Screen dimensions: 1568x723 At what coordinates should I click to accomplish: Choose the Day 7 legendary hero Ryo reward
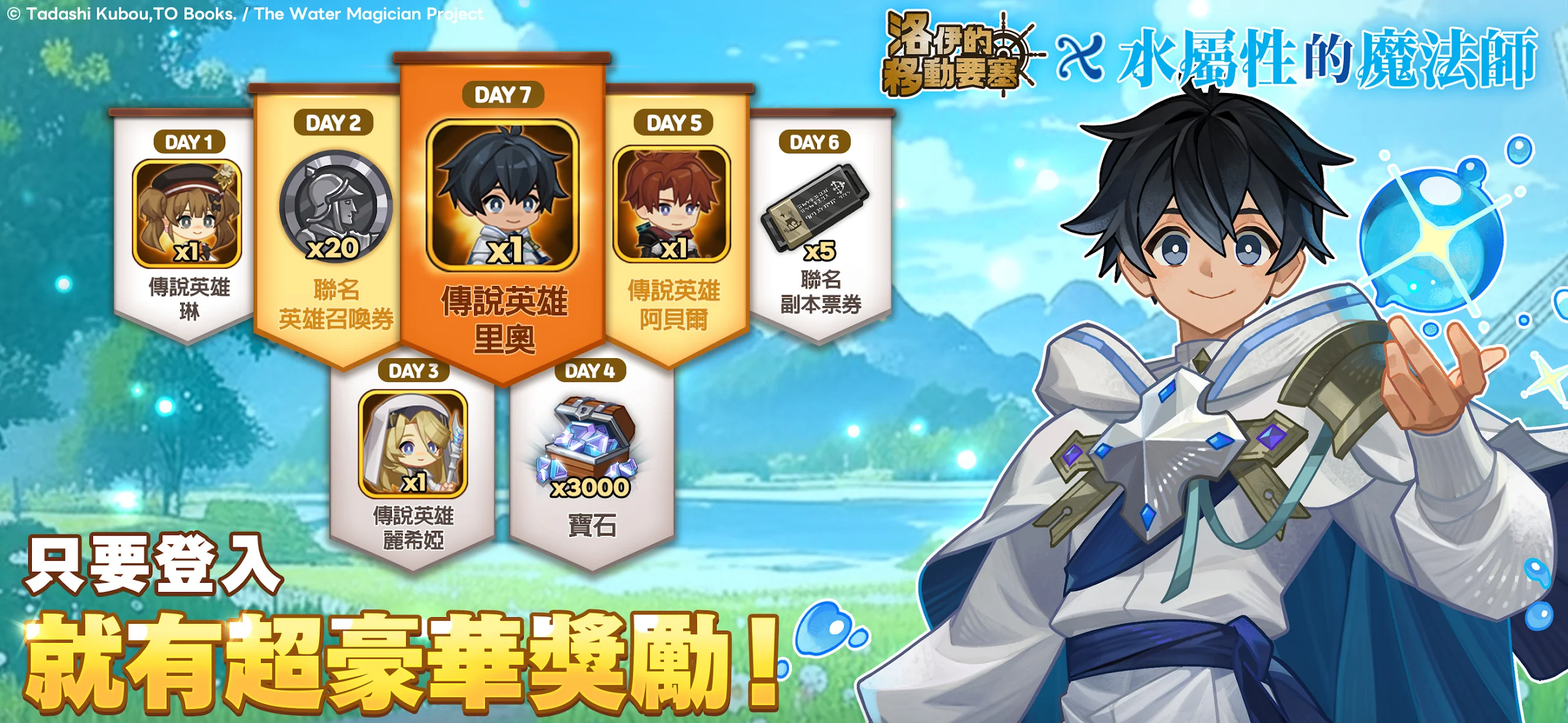(x=502, y=196)
